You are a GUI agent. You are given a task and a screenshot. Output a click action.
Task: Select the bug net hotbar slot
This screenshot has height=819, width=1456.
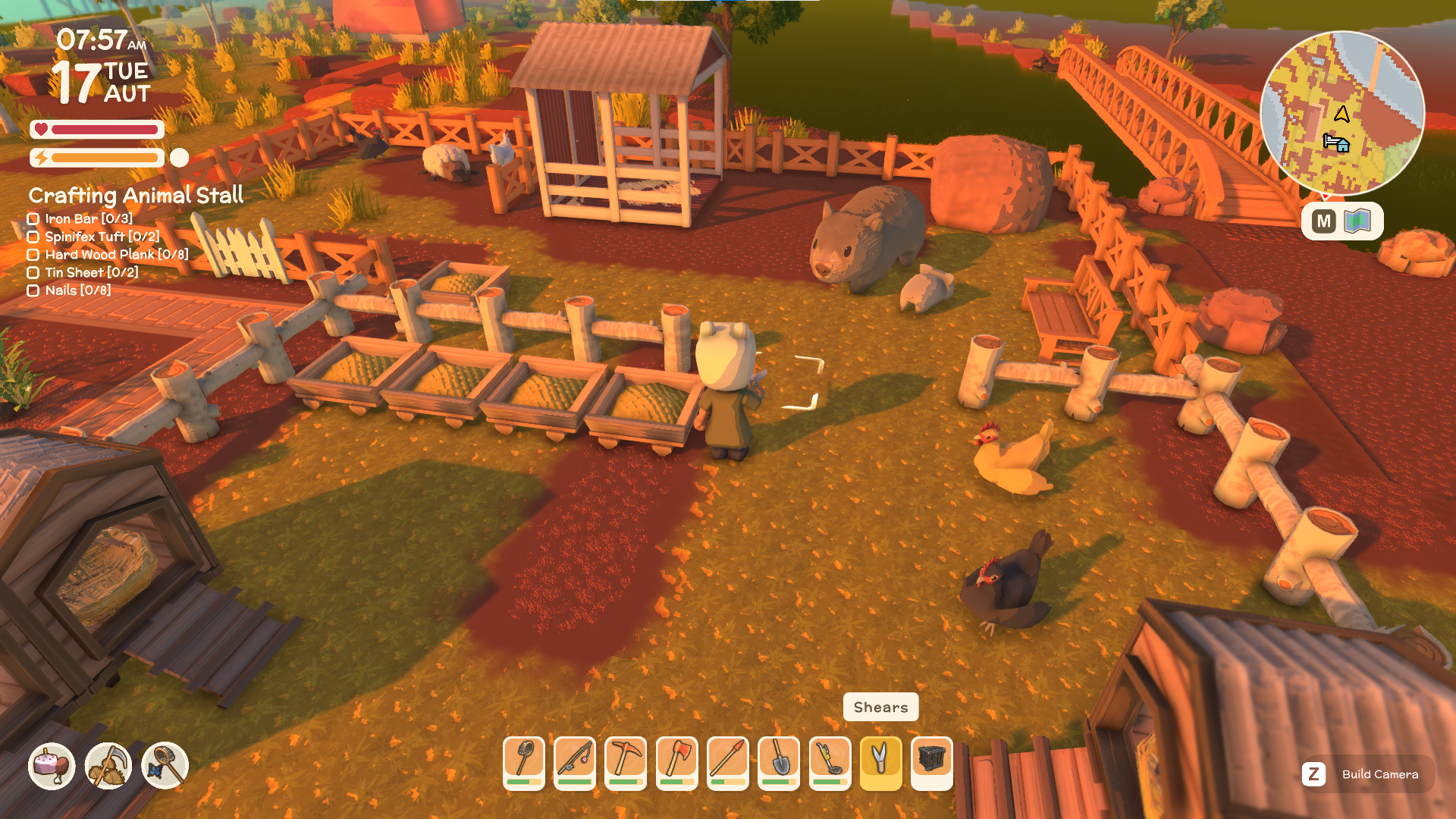(524, 763)
